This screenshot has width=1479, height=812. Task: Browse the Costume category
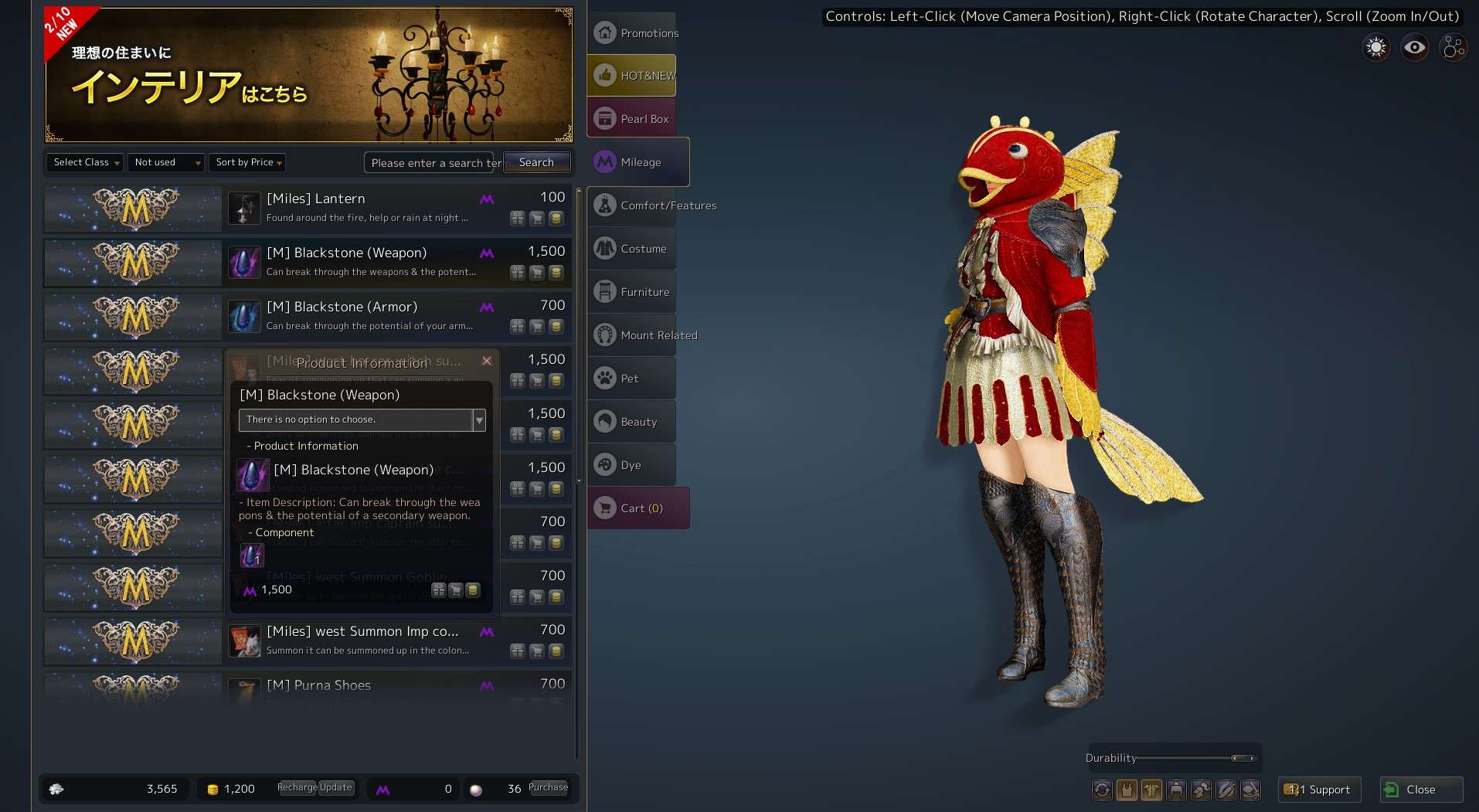pos(632,249)
